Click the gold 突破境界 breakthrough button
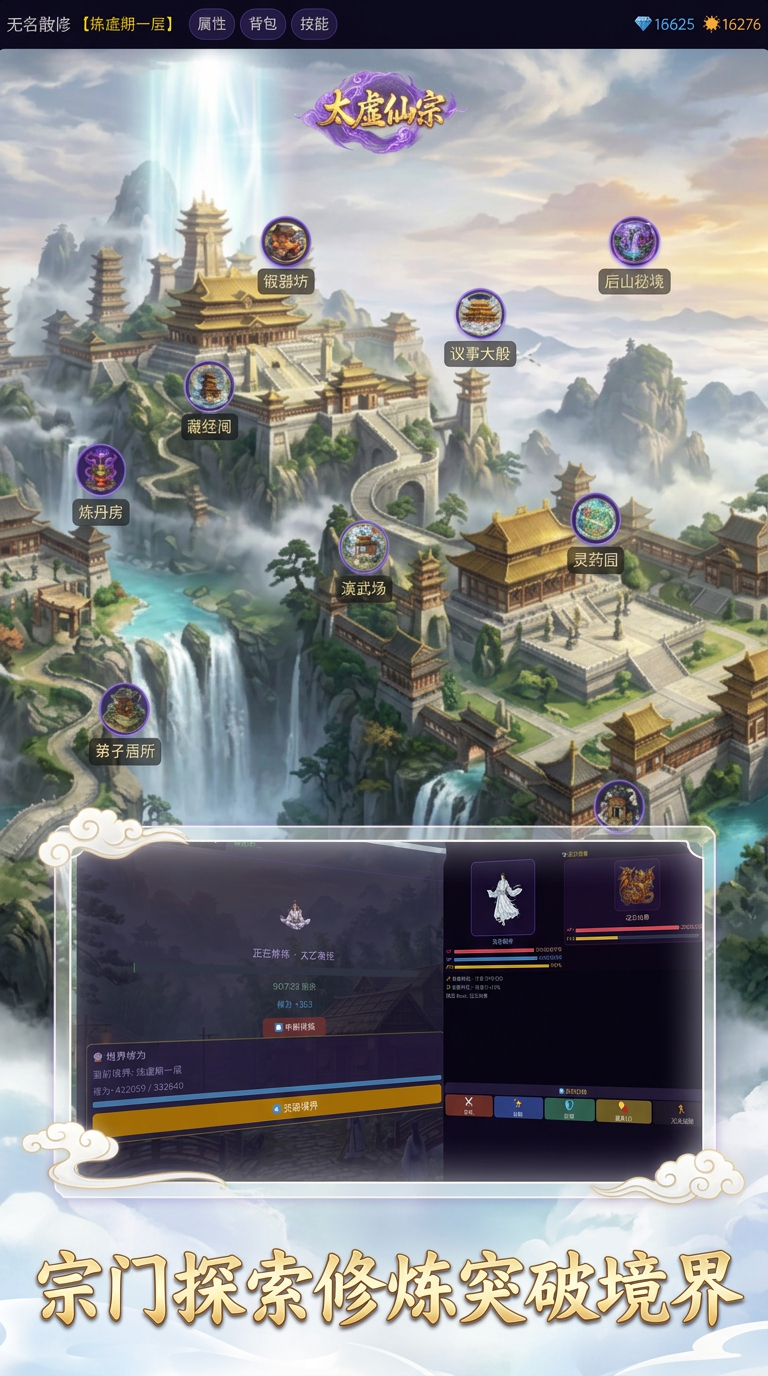Screen dimensions: 768x1376 click(267, 1106)
